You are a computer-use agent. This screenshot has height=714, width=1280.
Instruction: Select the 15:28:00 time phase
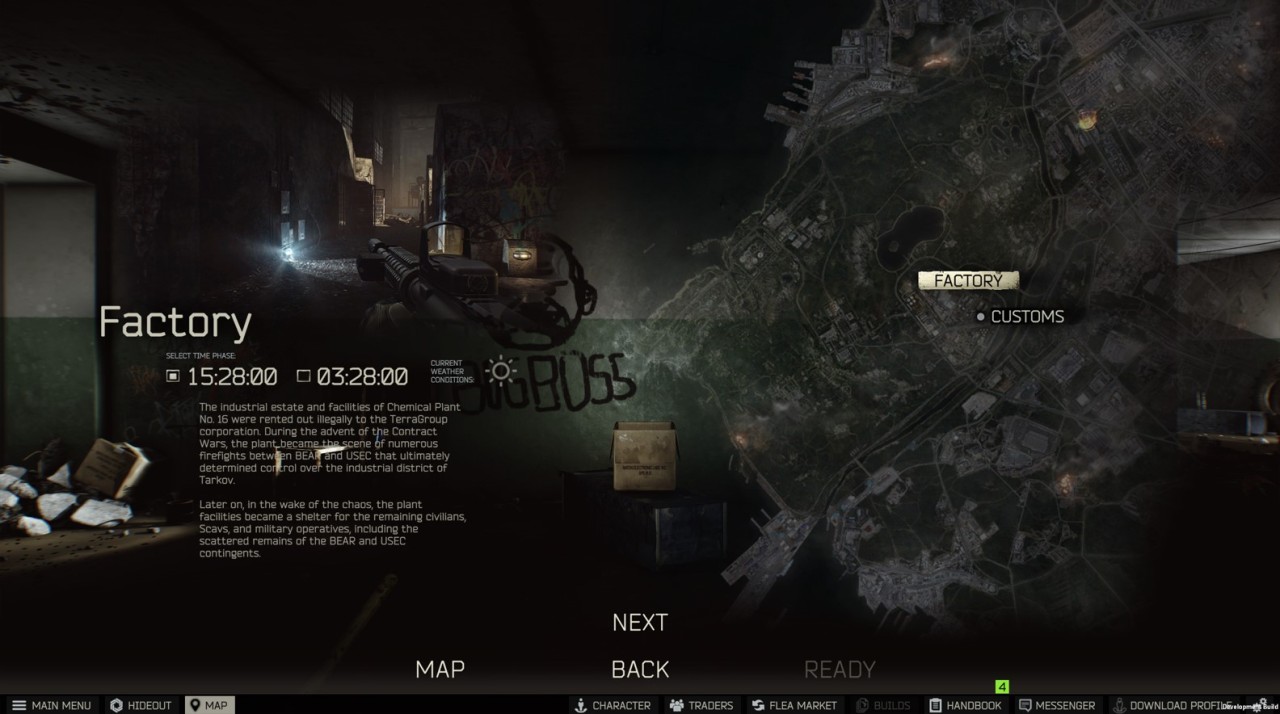223,377
